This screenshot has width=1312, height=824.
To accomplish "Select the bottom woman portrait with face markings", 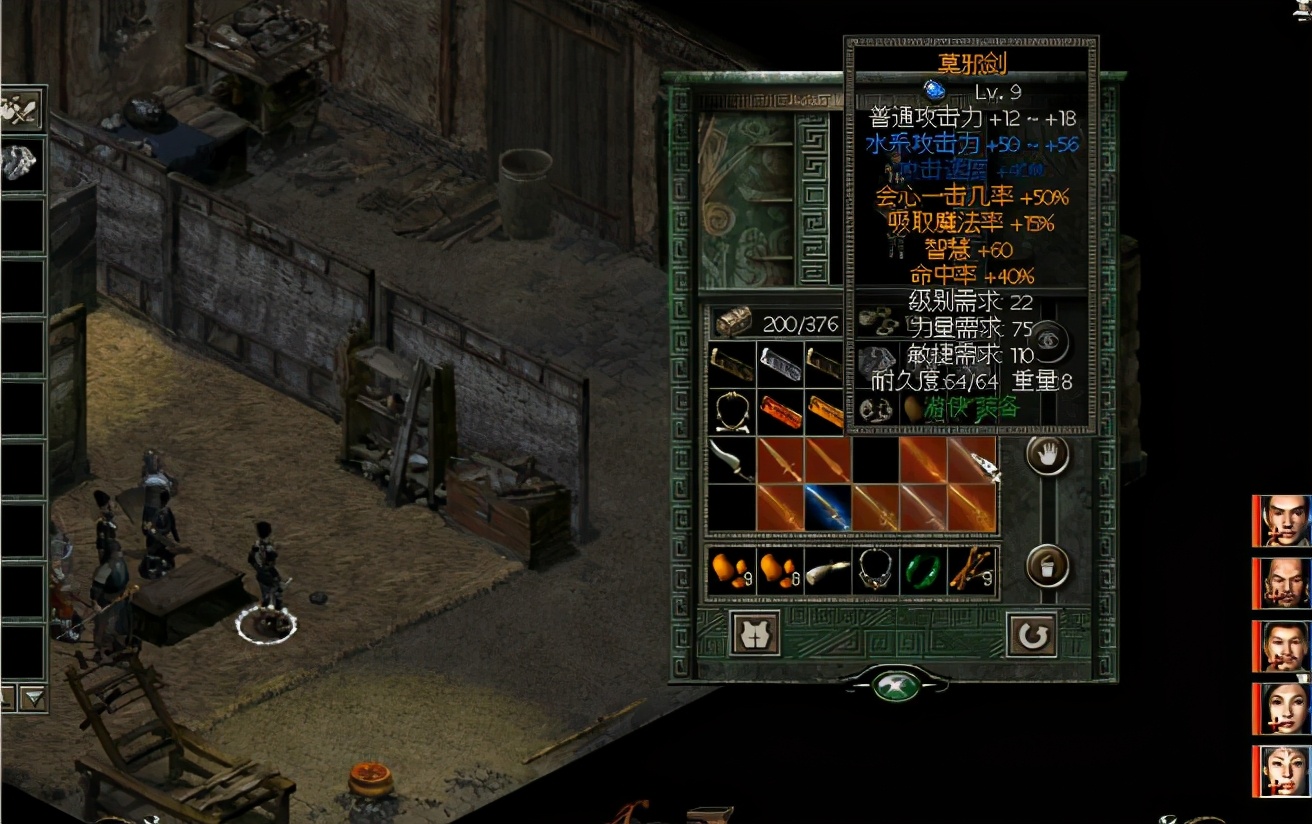I will pyautogui.click(x=1283, y=771).
